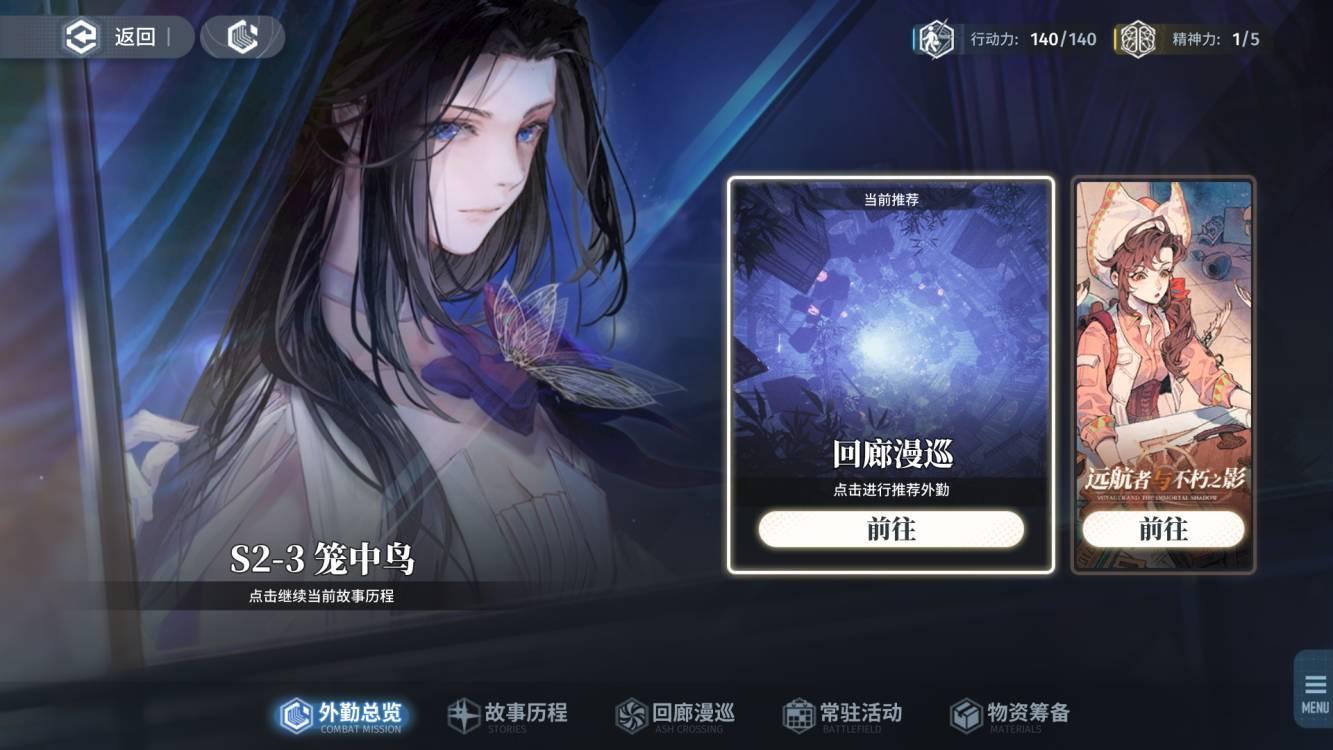
Task: Click the 当前推荐 label on the card
Action: point(891,198)
